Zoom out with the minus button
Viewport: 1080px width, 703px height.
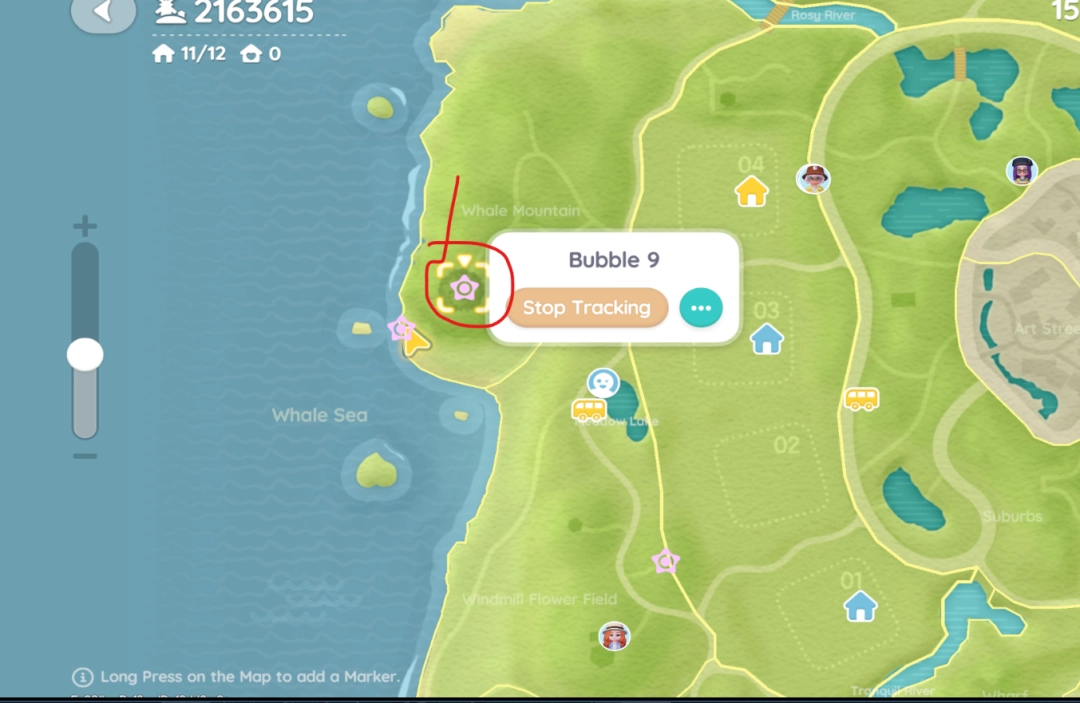click(x=85, y=456)
